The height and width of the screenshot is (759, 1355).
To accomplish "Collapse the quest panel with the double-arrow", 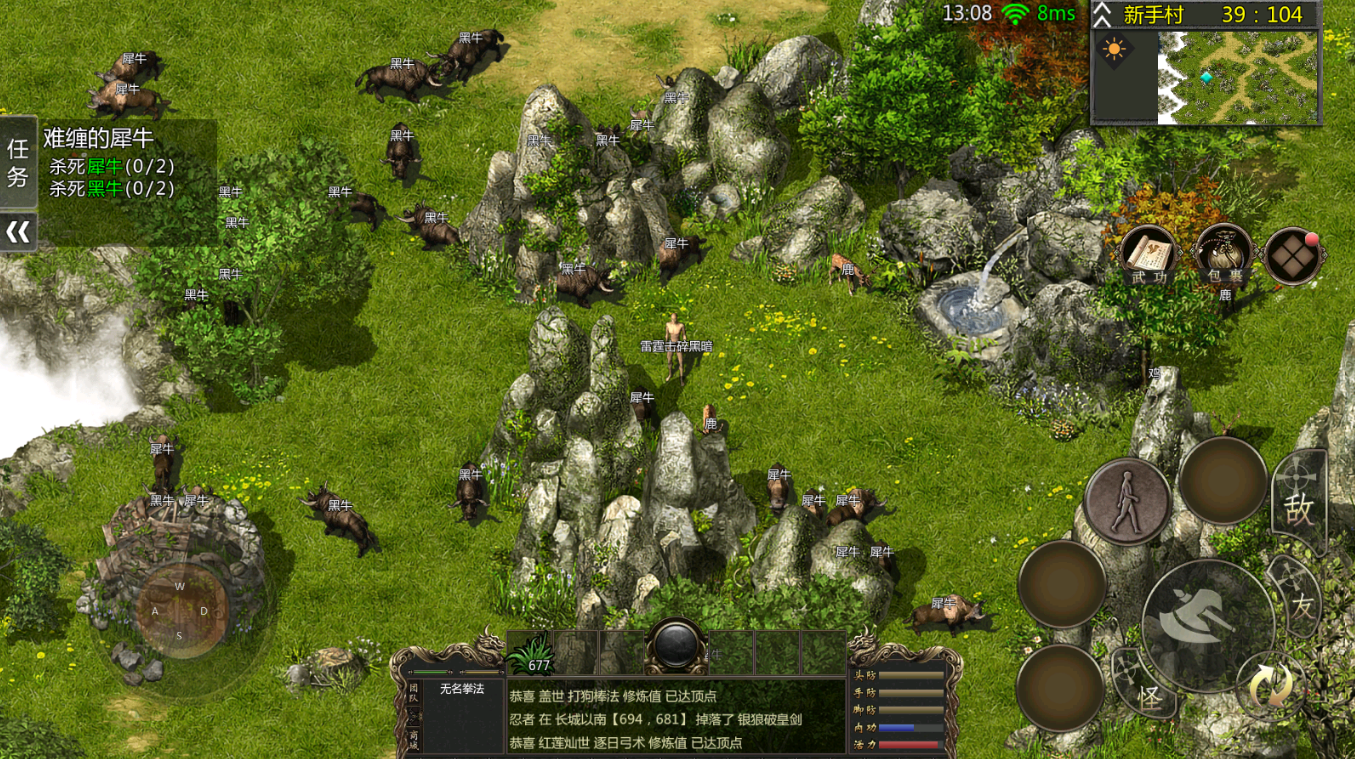I will (x=18, y=232).
